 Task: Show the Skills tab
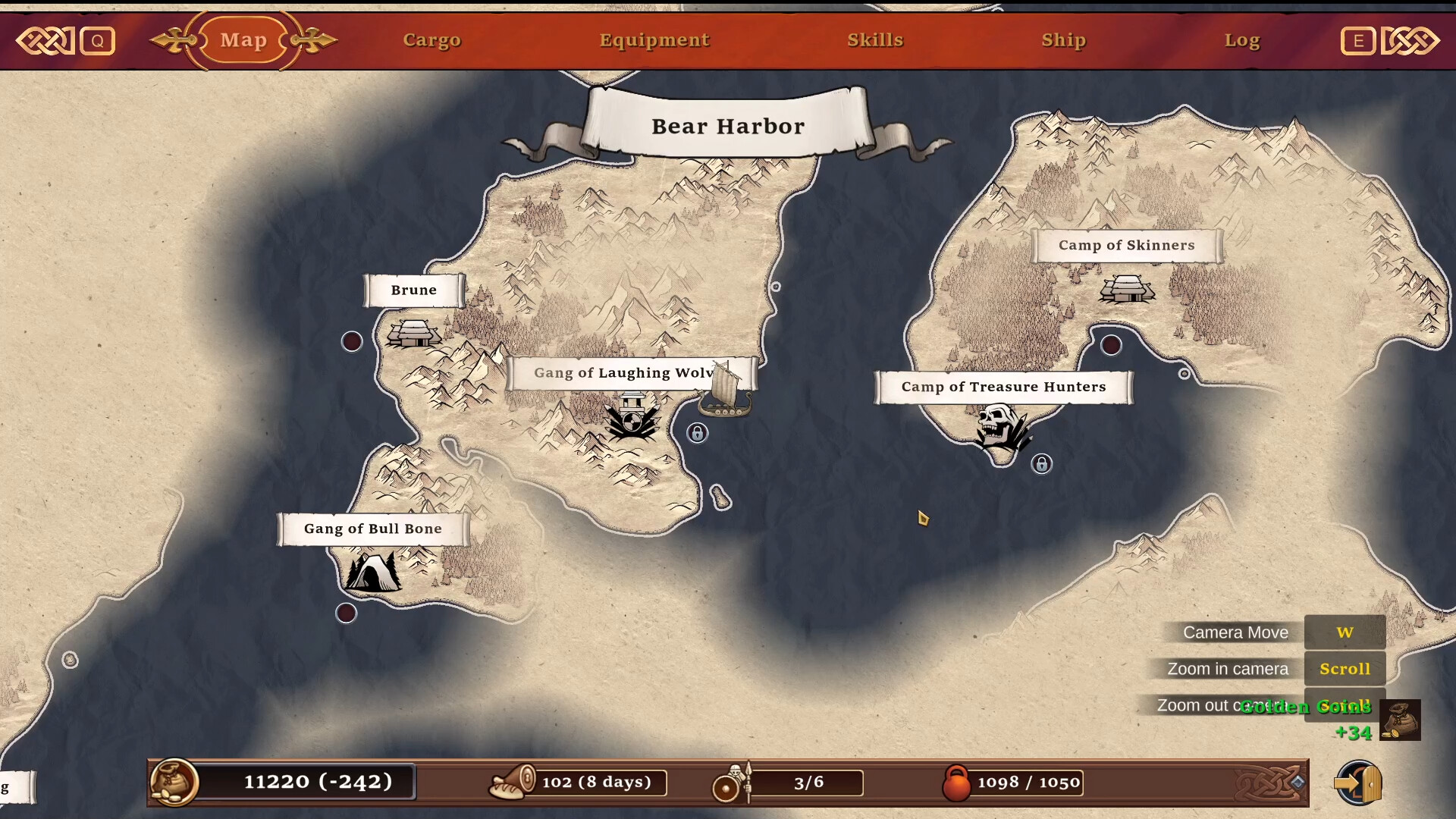coord(875,40)
